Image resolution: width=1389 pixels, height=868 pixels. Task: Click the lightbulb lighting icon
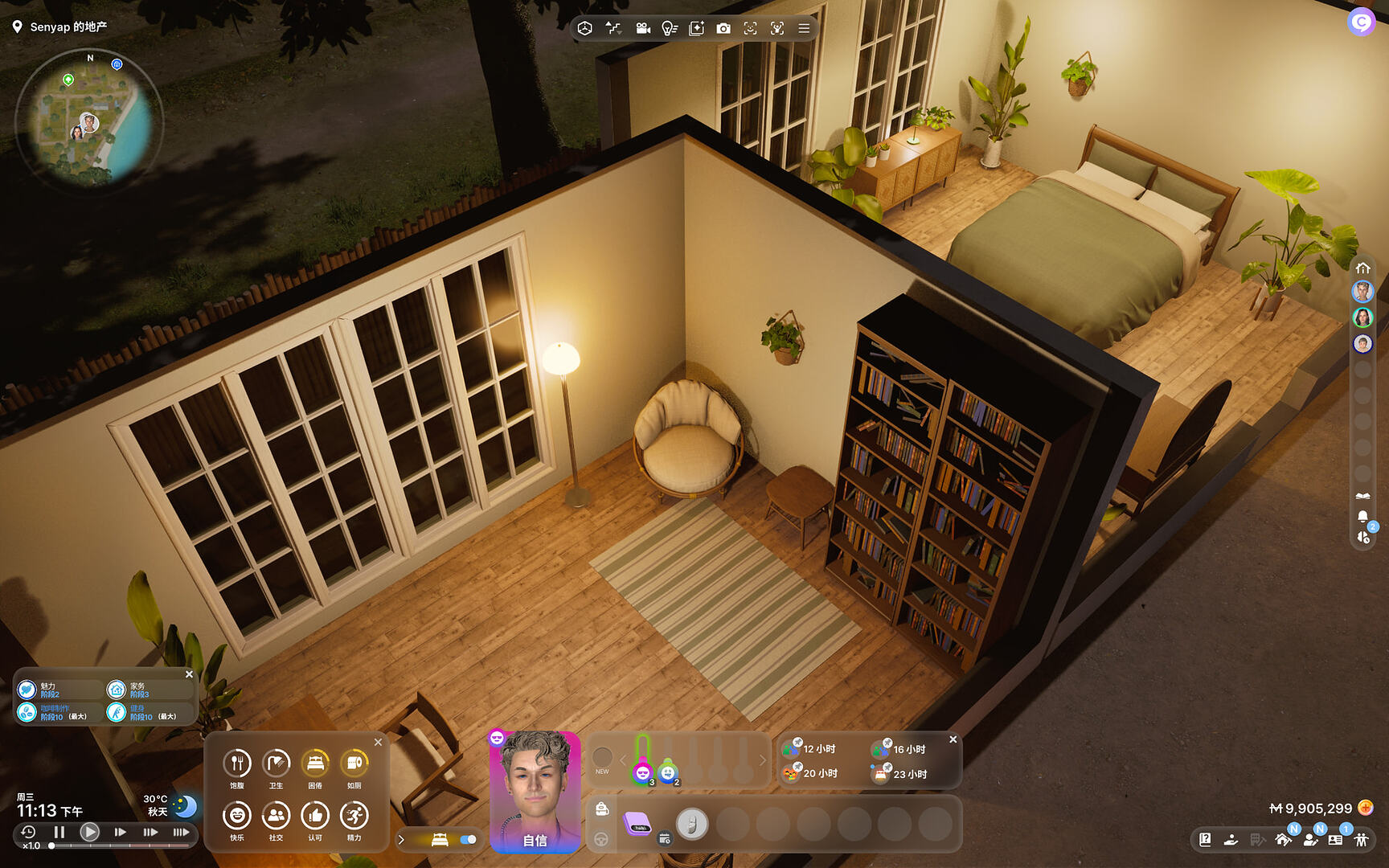[x=669, y=29]
